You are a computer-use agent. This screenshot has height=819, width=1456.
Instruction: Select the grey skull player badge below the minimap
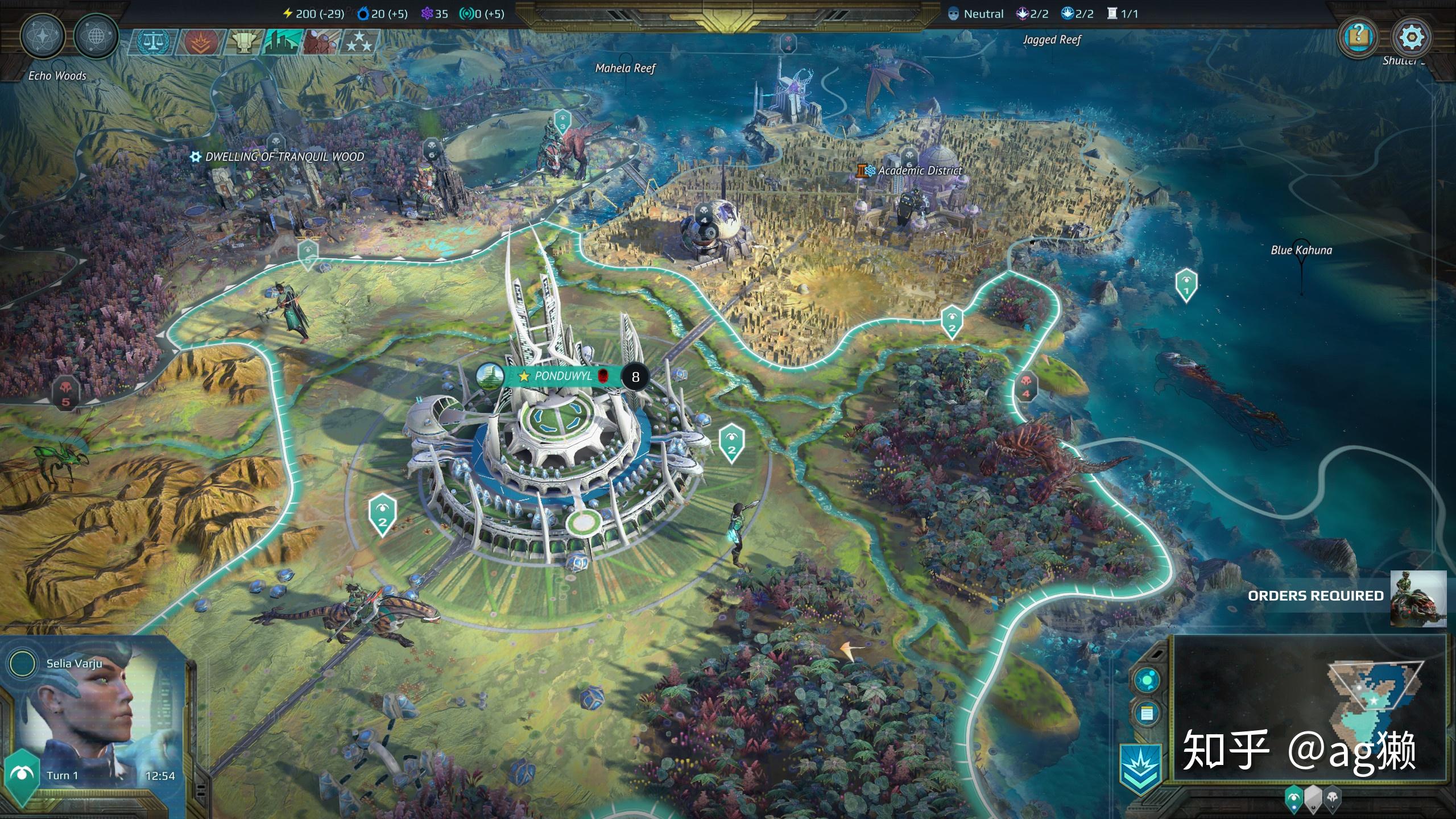tap(1333, 799)
